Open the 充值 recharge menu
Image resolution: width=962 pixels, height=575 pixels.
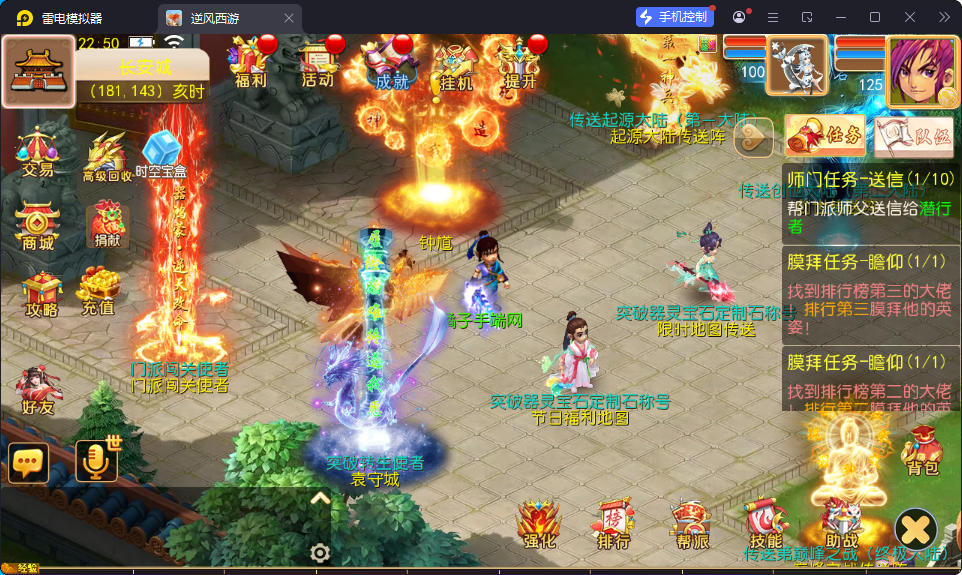pos(98,290)
